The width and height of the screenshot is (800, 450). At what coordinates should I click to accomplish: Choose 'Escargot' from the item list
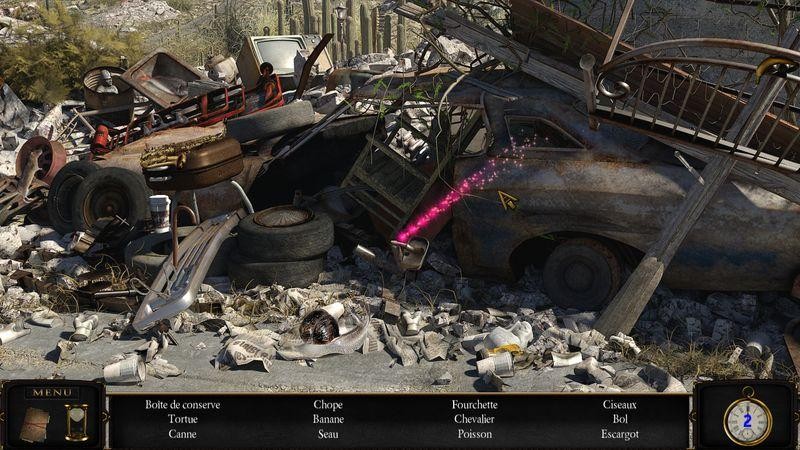coord(620,435)
